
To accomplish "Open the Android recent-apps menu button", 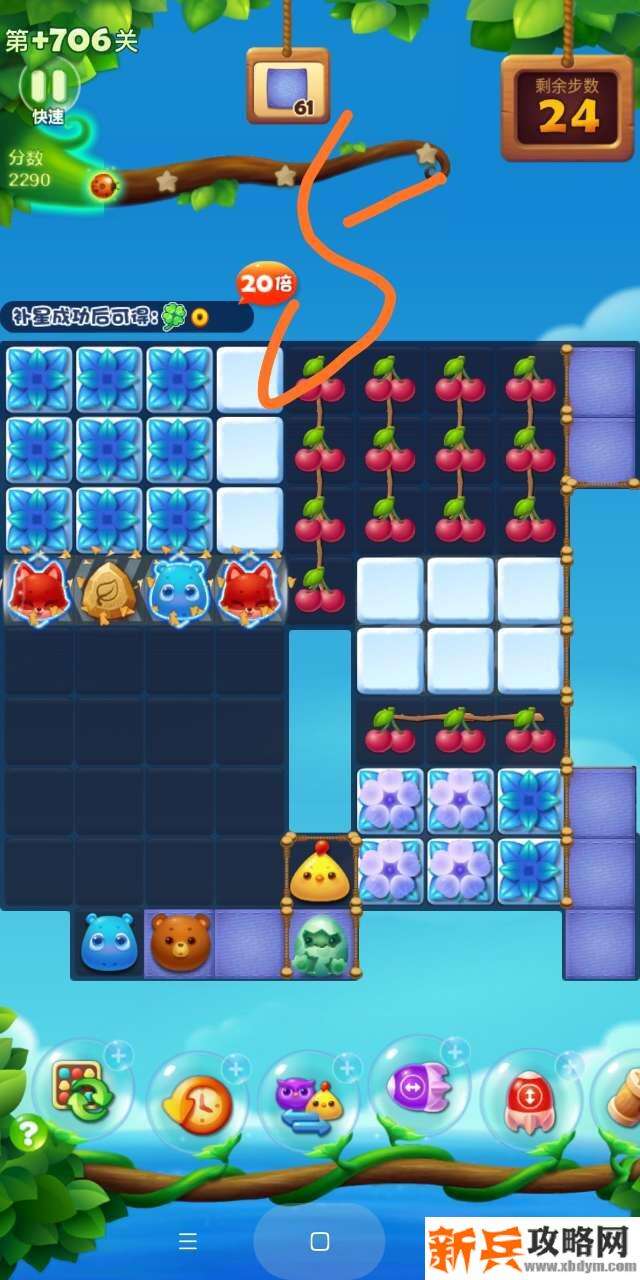I will tap(188, 1242).
